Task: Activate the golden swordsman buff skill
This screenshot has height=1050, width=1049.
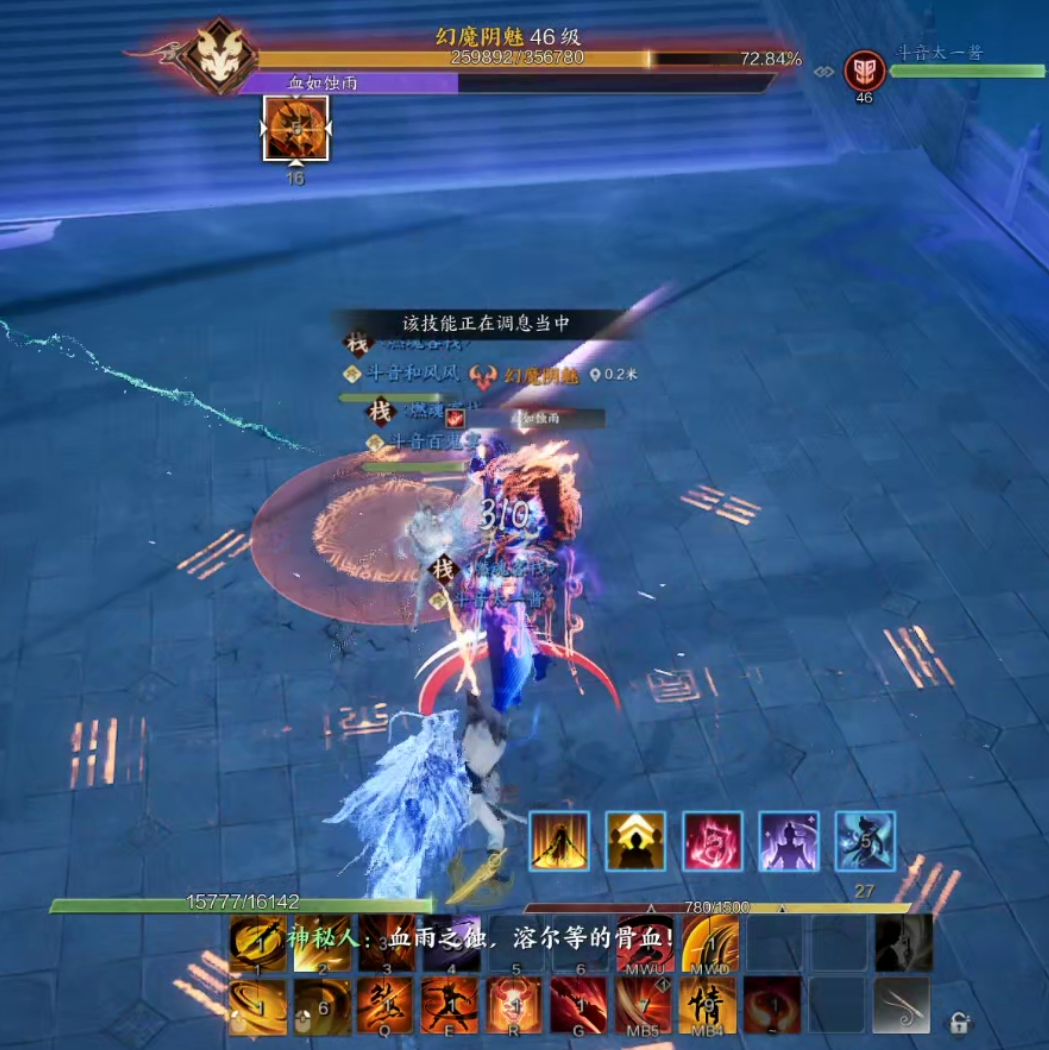Action: 559,841
